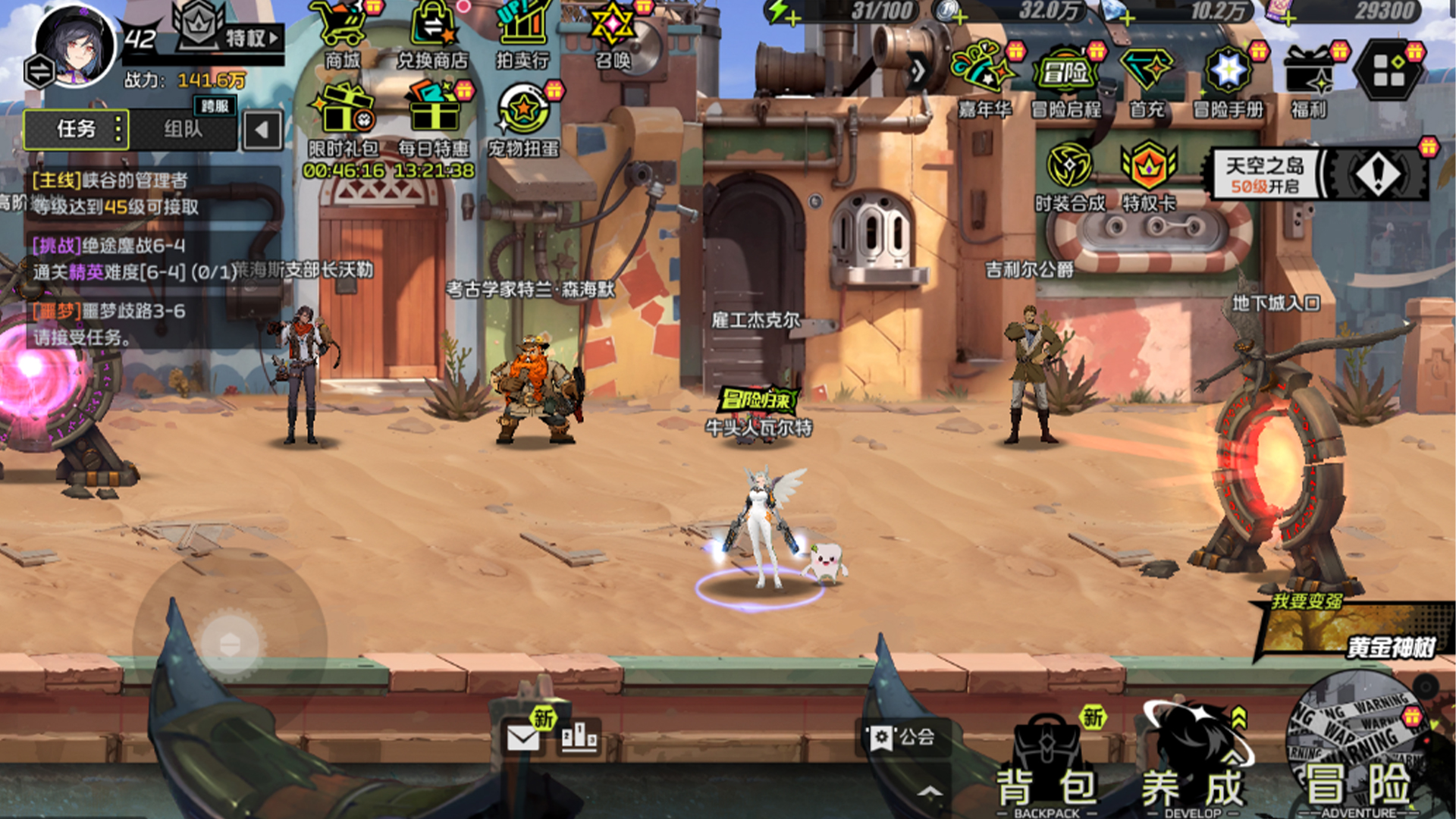Open the 公会 guild button
1456x819 pixels.
[902, 737]
